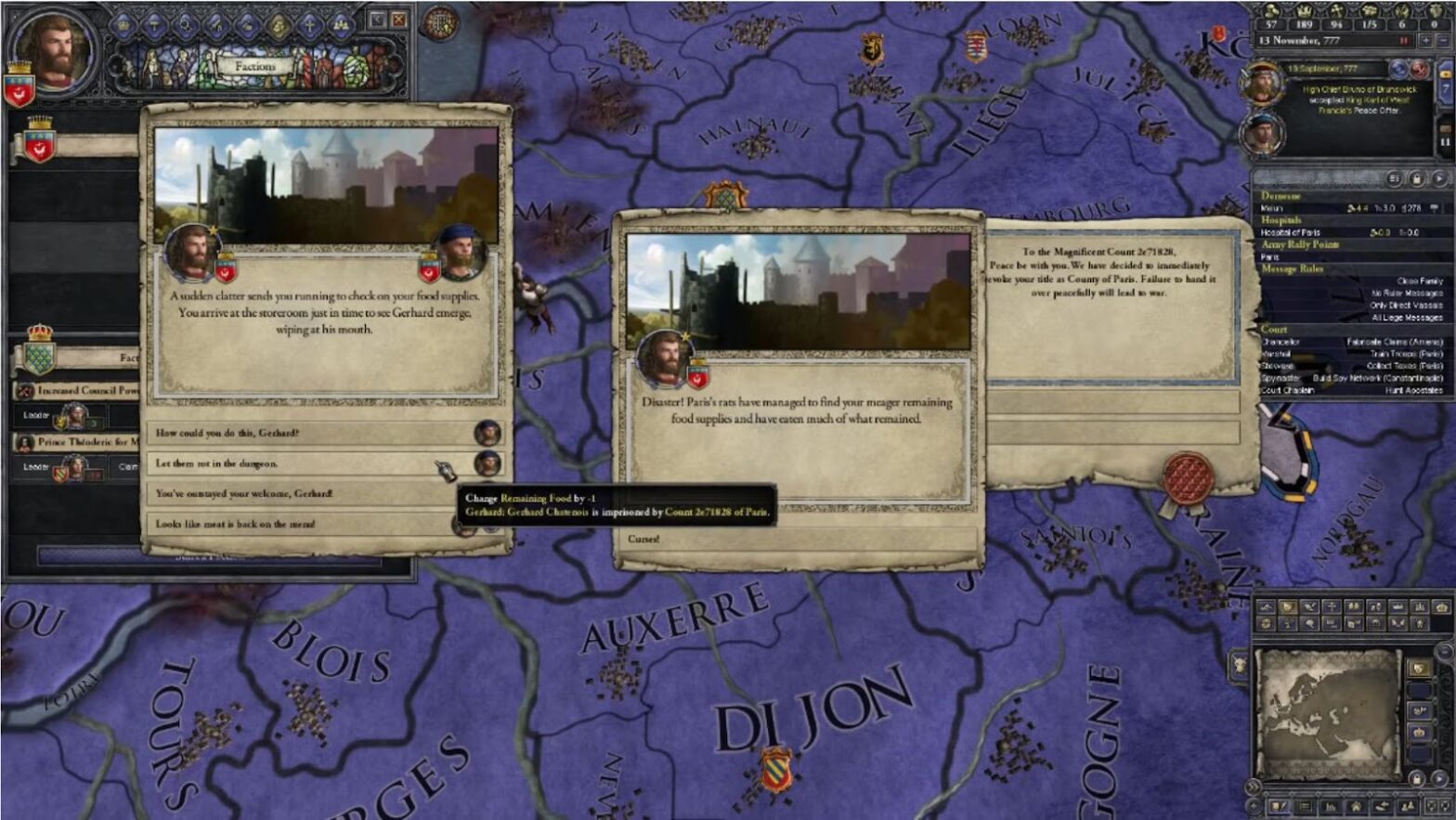1456x820 pixels.
Task: Select the Spymaster court row
Action: coord(1351,378)
